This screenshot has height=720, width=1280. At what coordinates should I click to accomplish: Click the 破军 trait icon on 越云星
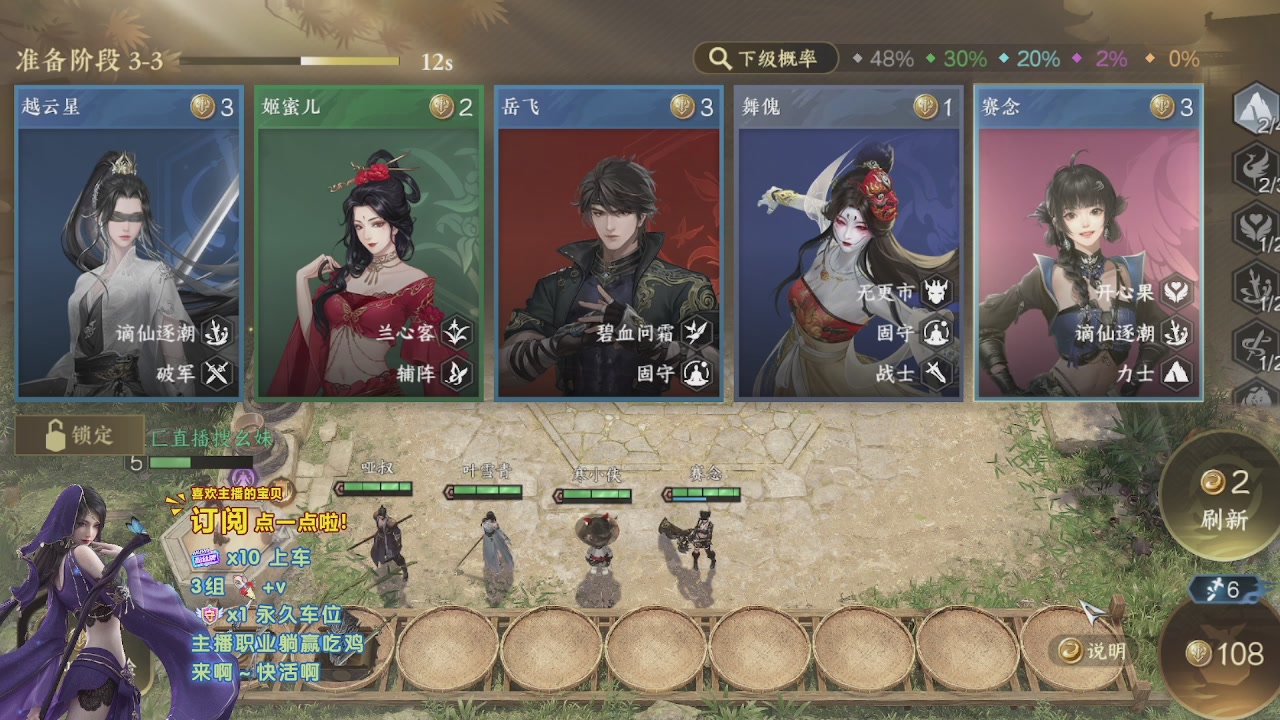(218, 374)
